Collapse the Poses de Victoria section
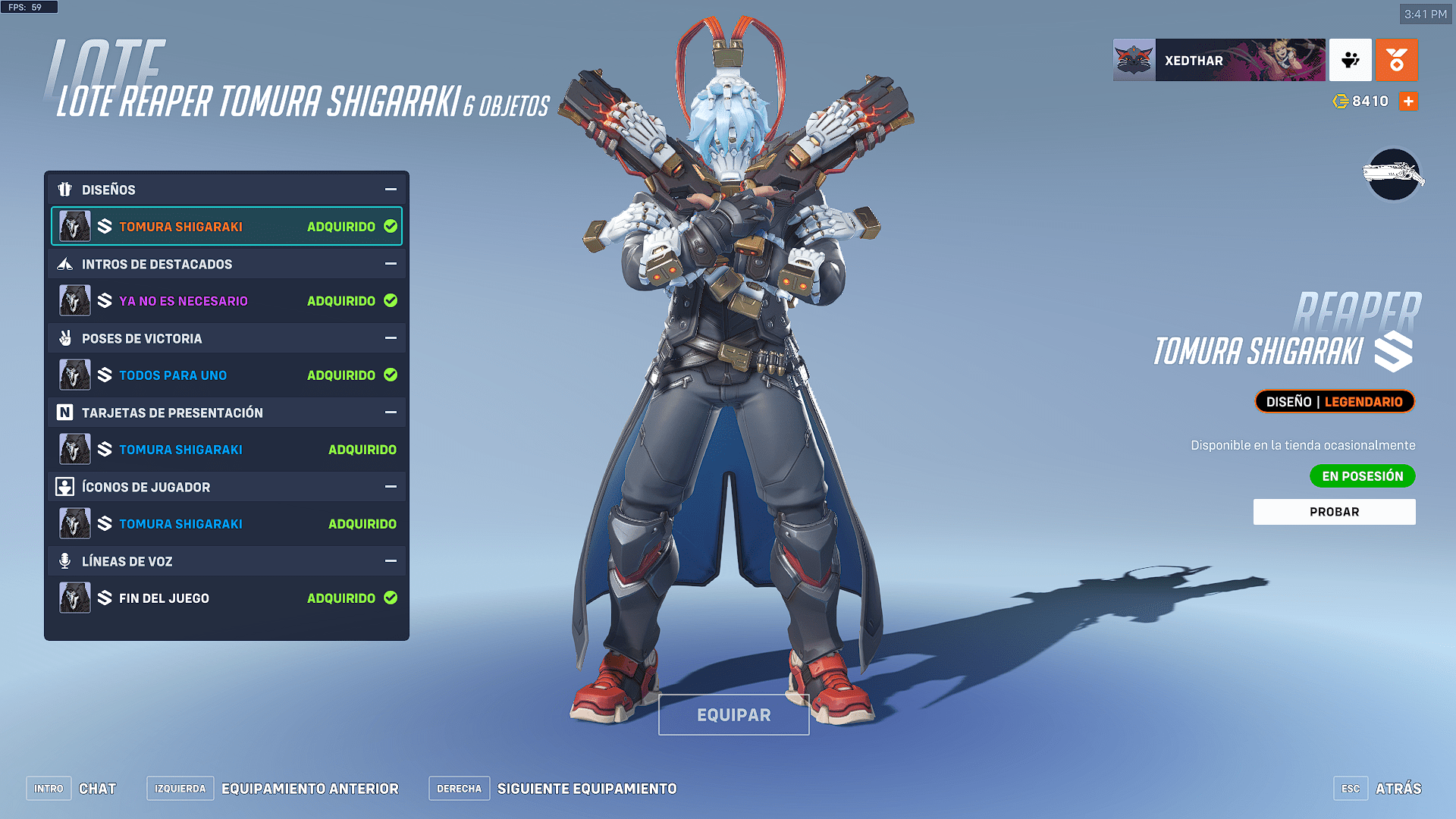The image size is (1456, 819). (x=391, y=338)
